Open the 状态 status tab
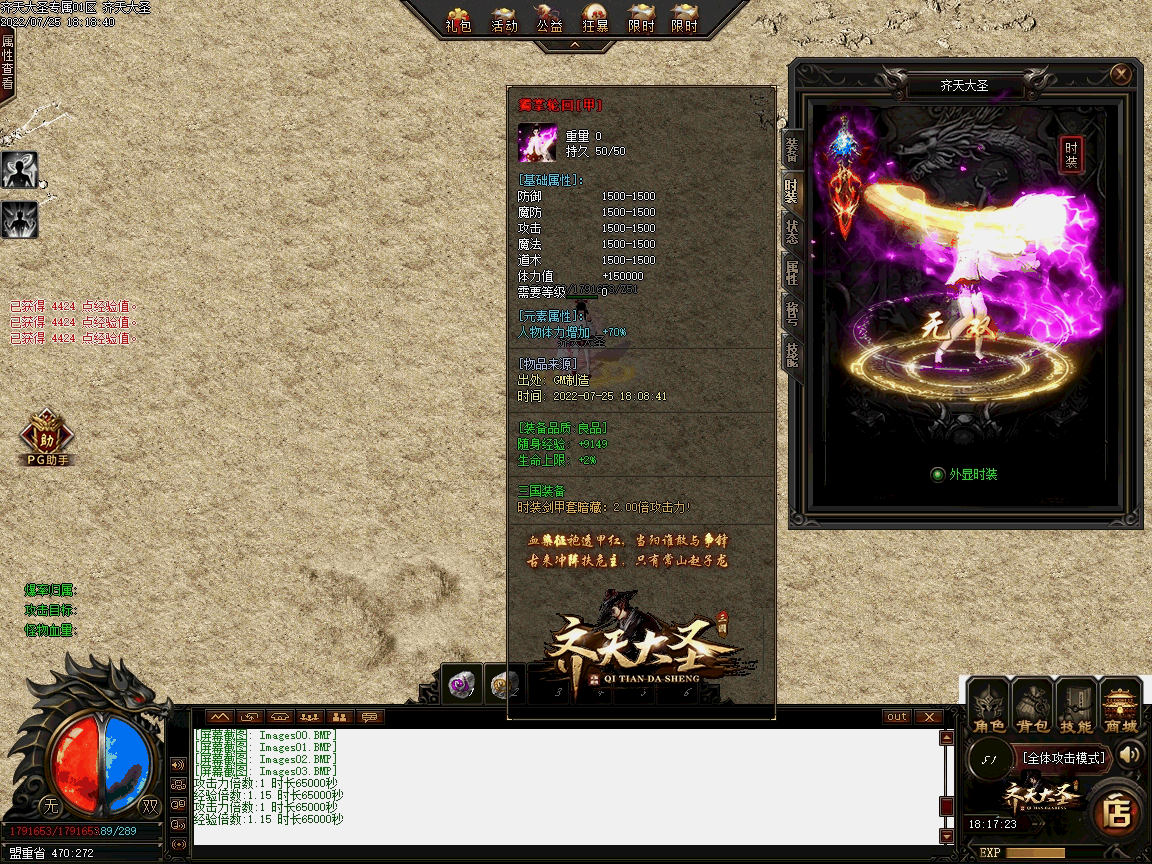Viewport: 1152px width, 864px height. pos(792,232)
